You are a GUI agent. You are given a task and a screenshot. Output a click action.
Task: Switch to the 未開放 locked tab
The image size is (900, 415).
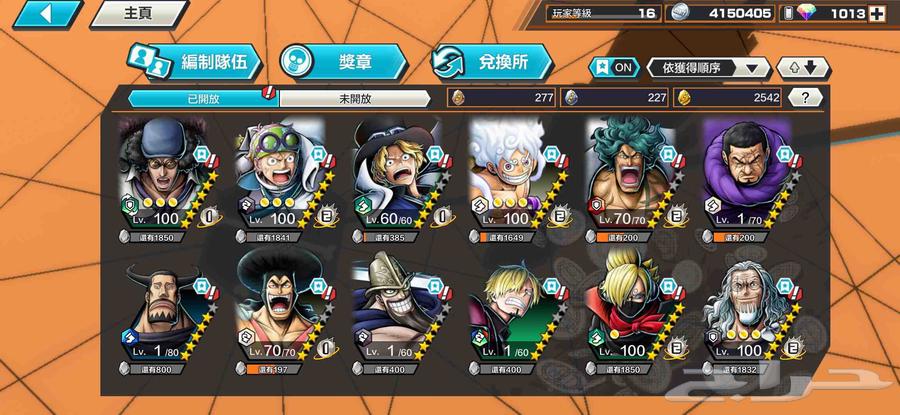coord(355,98)
